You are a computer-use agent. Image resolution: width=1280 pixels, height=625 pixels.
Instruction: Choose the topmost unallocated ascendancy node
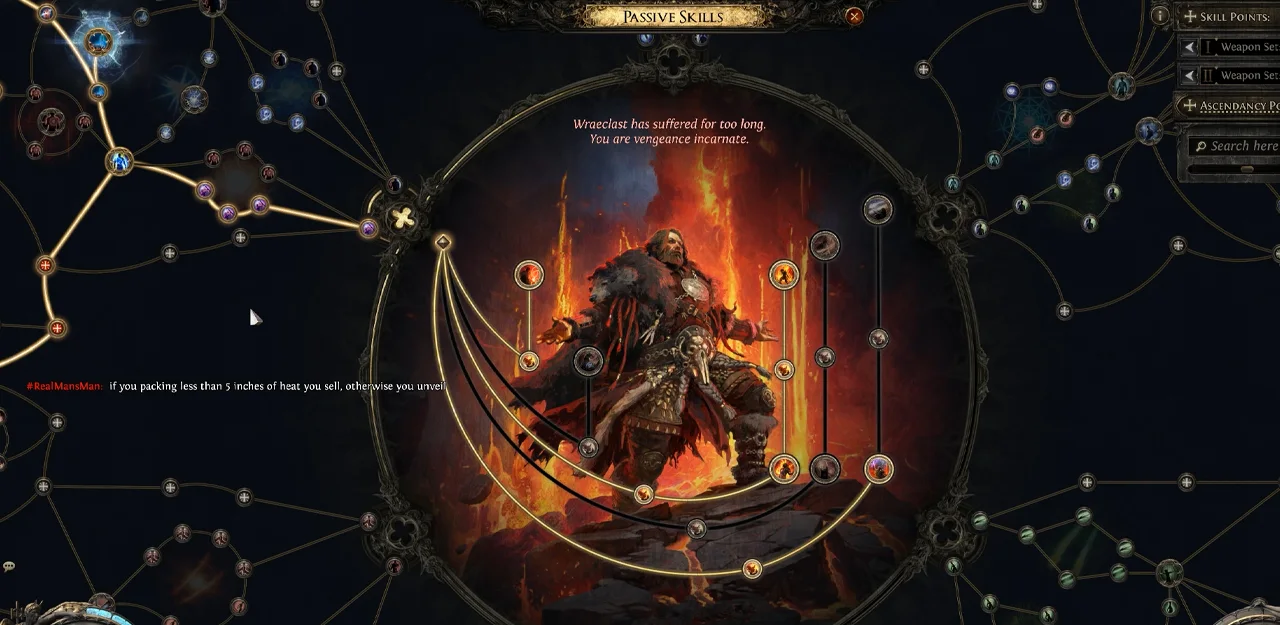click(x=878, y=208)
